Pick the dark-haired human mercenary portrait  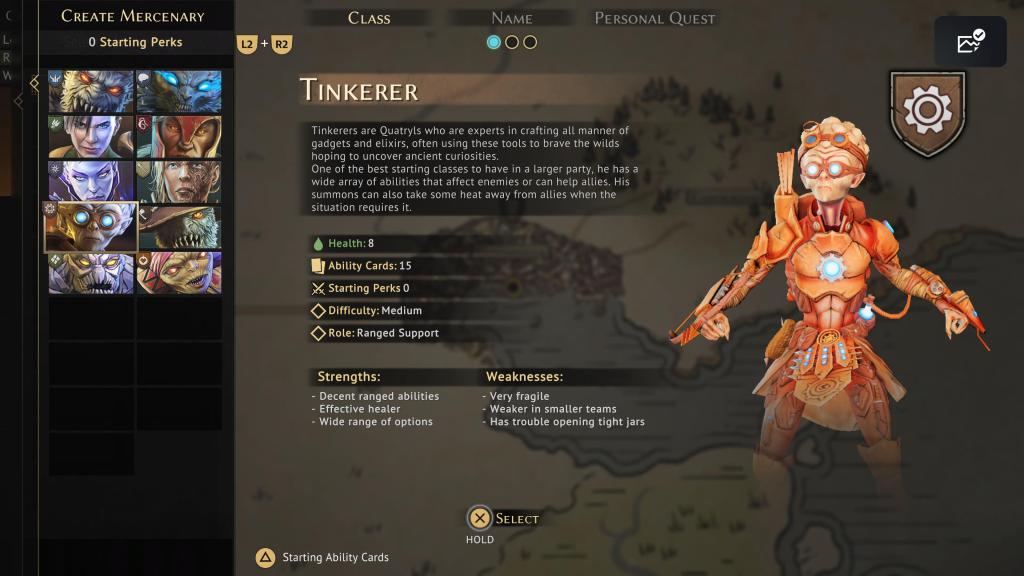point(91,137)
